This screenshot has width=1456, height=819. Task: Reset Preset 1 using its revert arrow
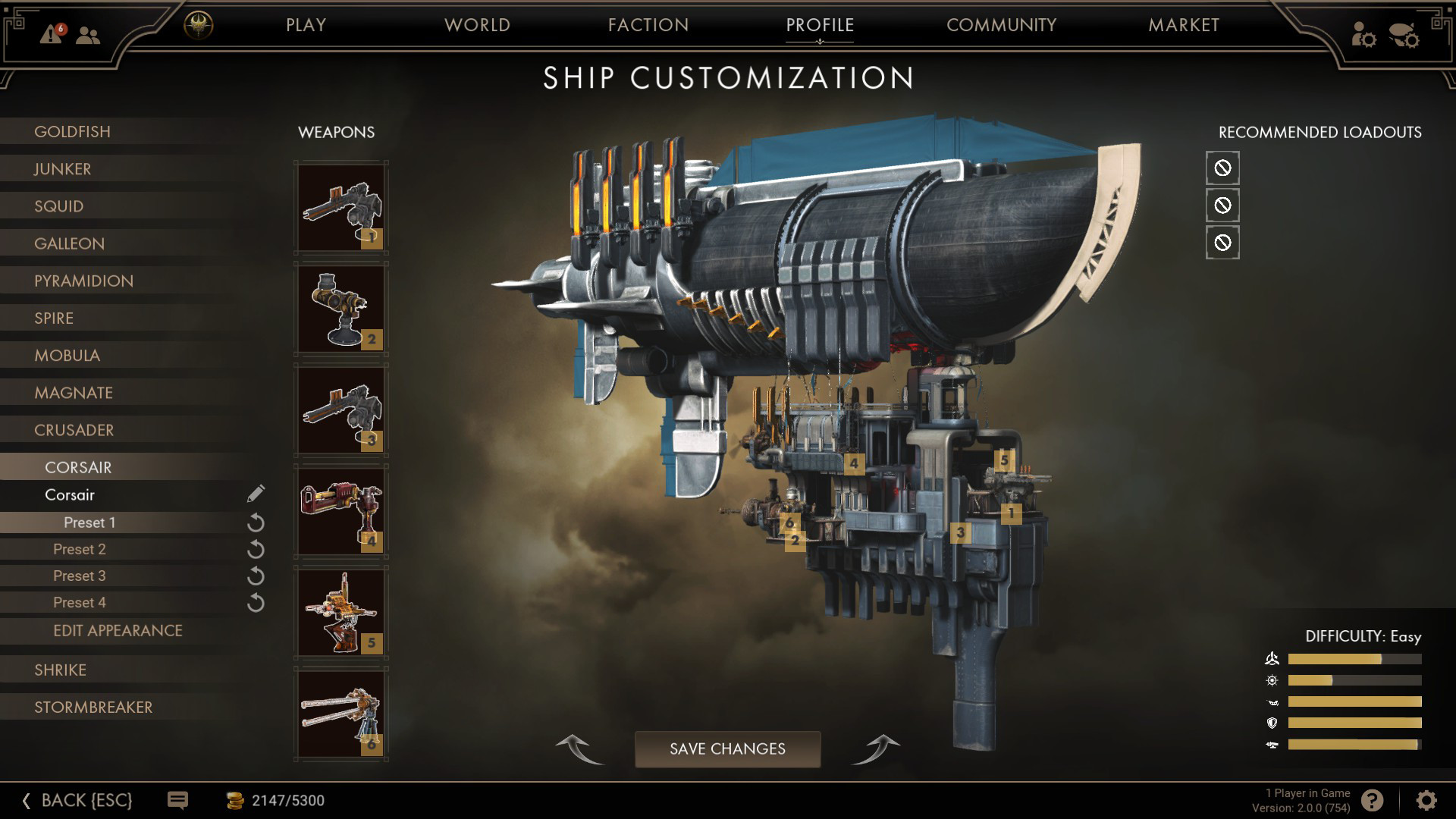click(256, 522)
